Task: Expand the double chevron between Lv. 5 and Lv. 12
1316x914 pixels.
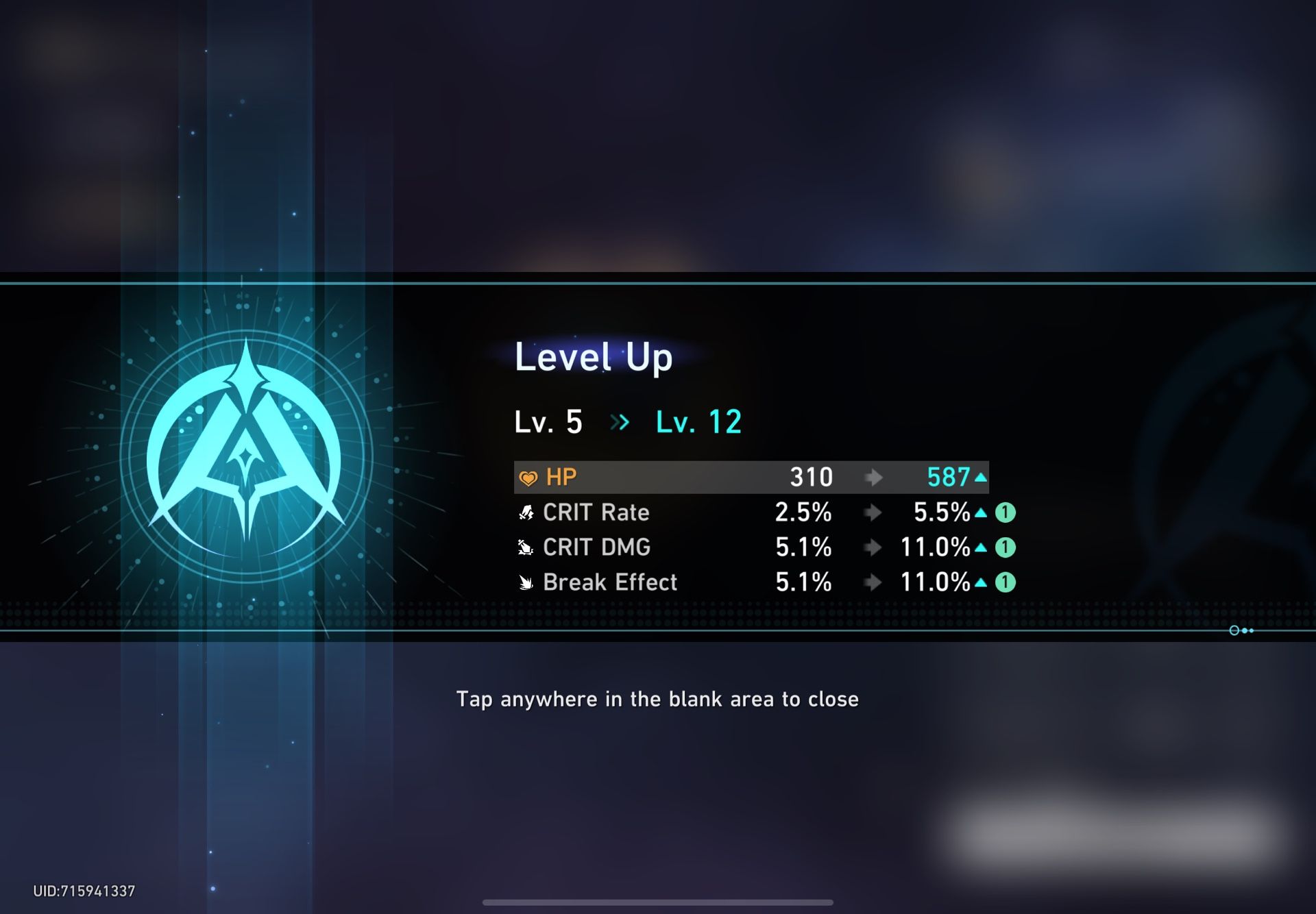Action: pyautogui.click(x=620, y=422)
